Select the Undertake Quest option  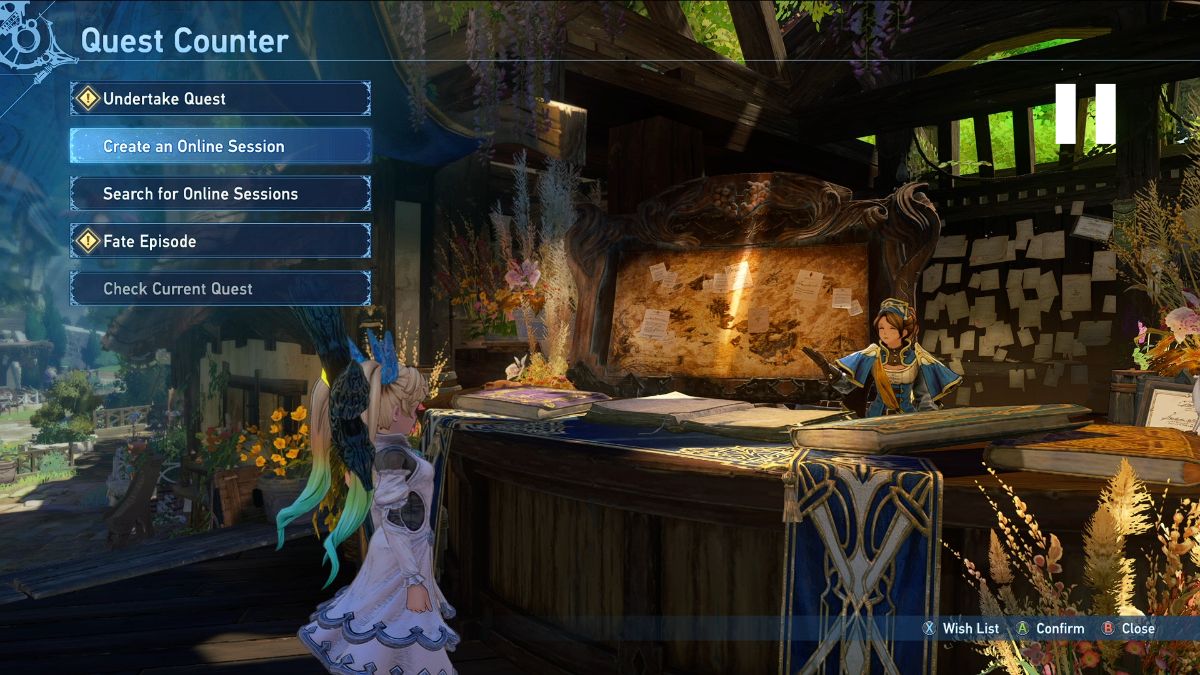coord(220,98)
